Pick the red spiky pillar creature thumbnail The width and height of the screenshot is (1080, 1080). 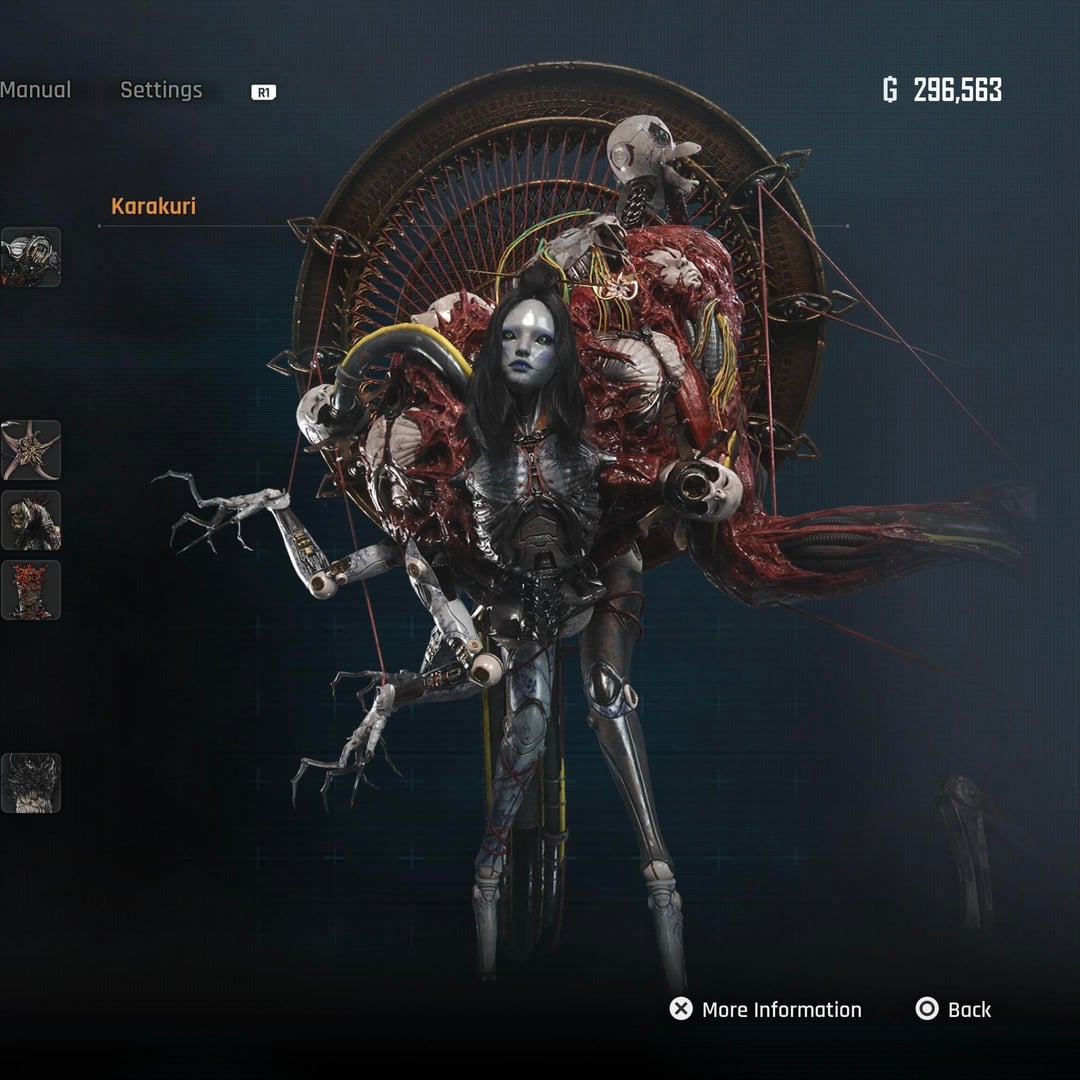[30, 590]
